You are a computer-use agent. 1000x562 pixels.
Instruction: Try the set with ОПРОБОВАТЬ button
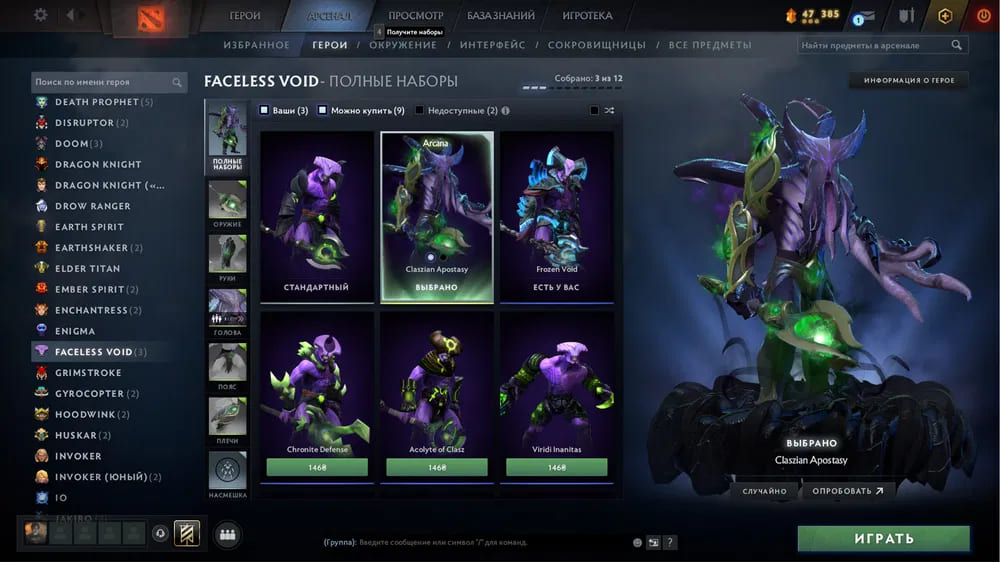click(848, 491)
